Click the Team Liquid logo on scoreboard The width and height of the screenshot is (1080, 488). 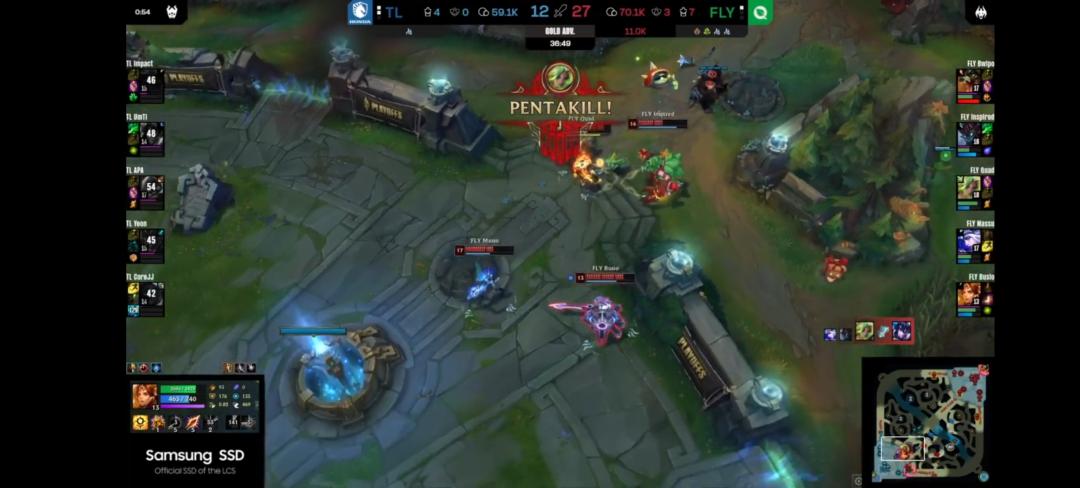coord(360,12)
